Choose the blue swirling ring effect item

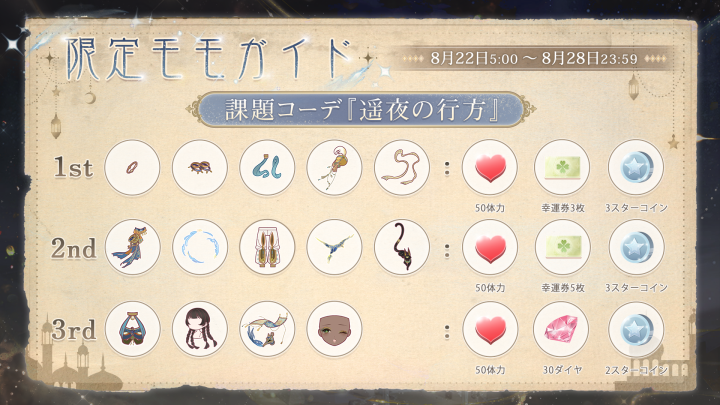[x=199, y=246]
